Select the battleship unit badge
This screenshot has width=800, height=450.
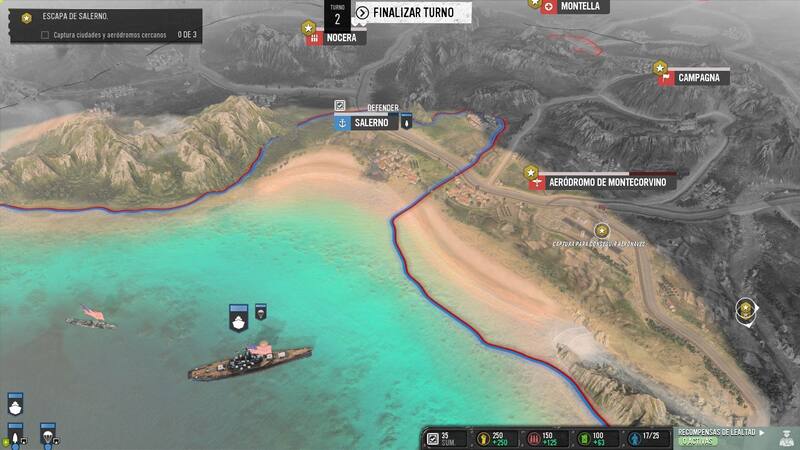tap(238, 320)
